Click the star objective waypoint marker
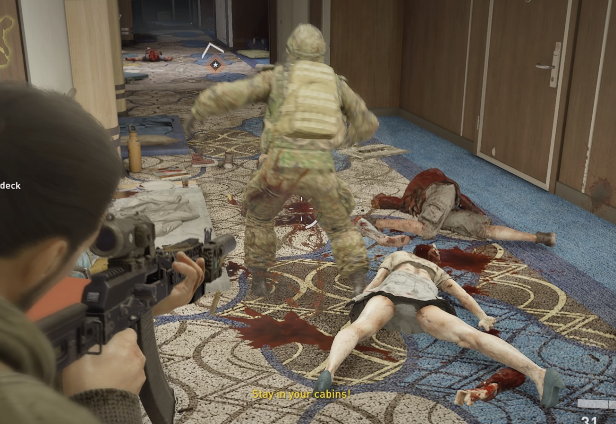 tap(214, 64)
